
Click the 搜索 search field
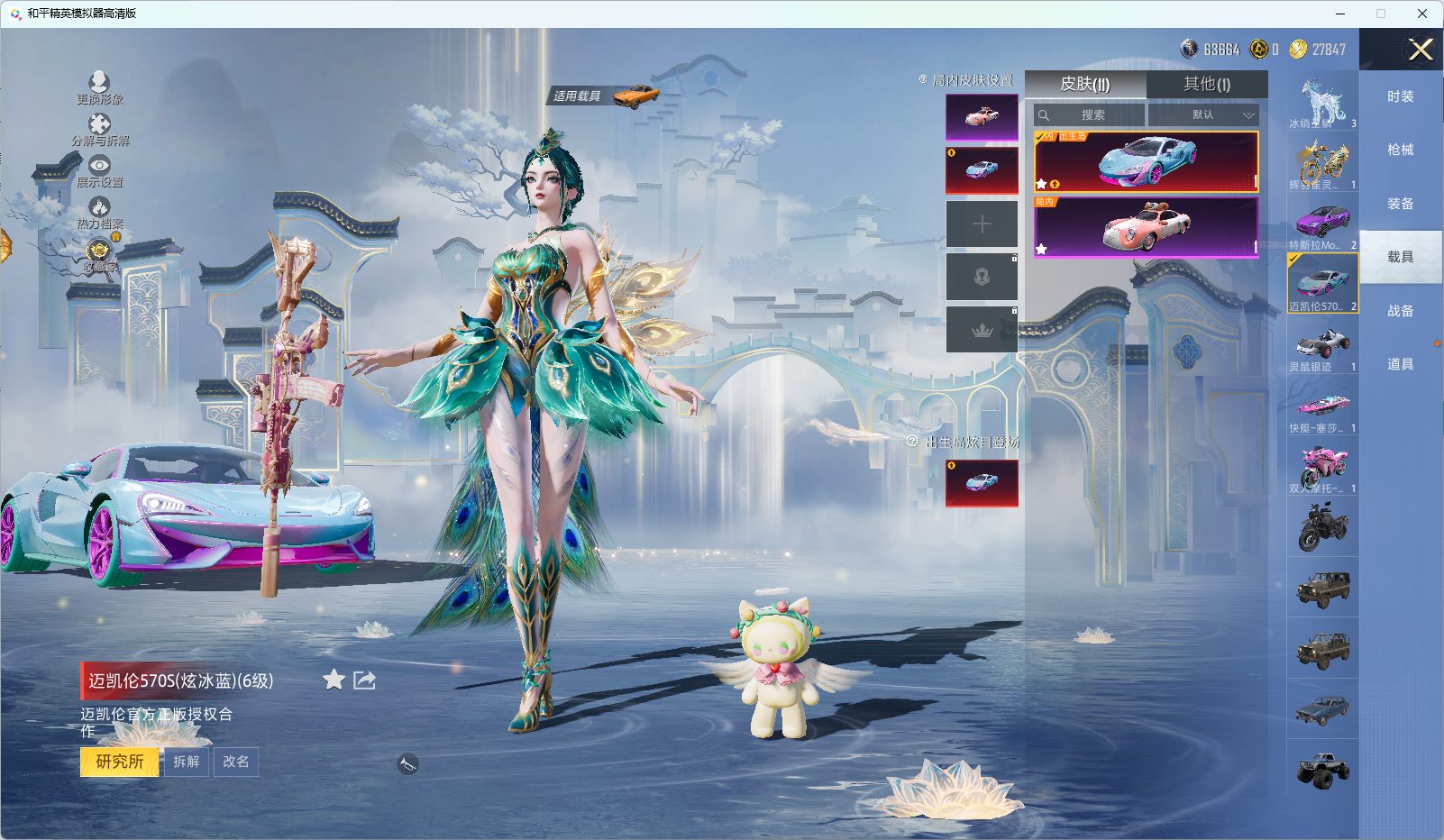coord(1092,115)
